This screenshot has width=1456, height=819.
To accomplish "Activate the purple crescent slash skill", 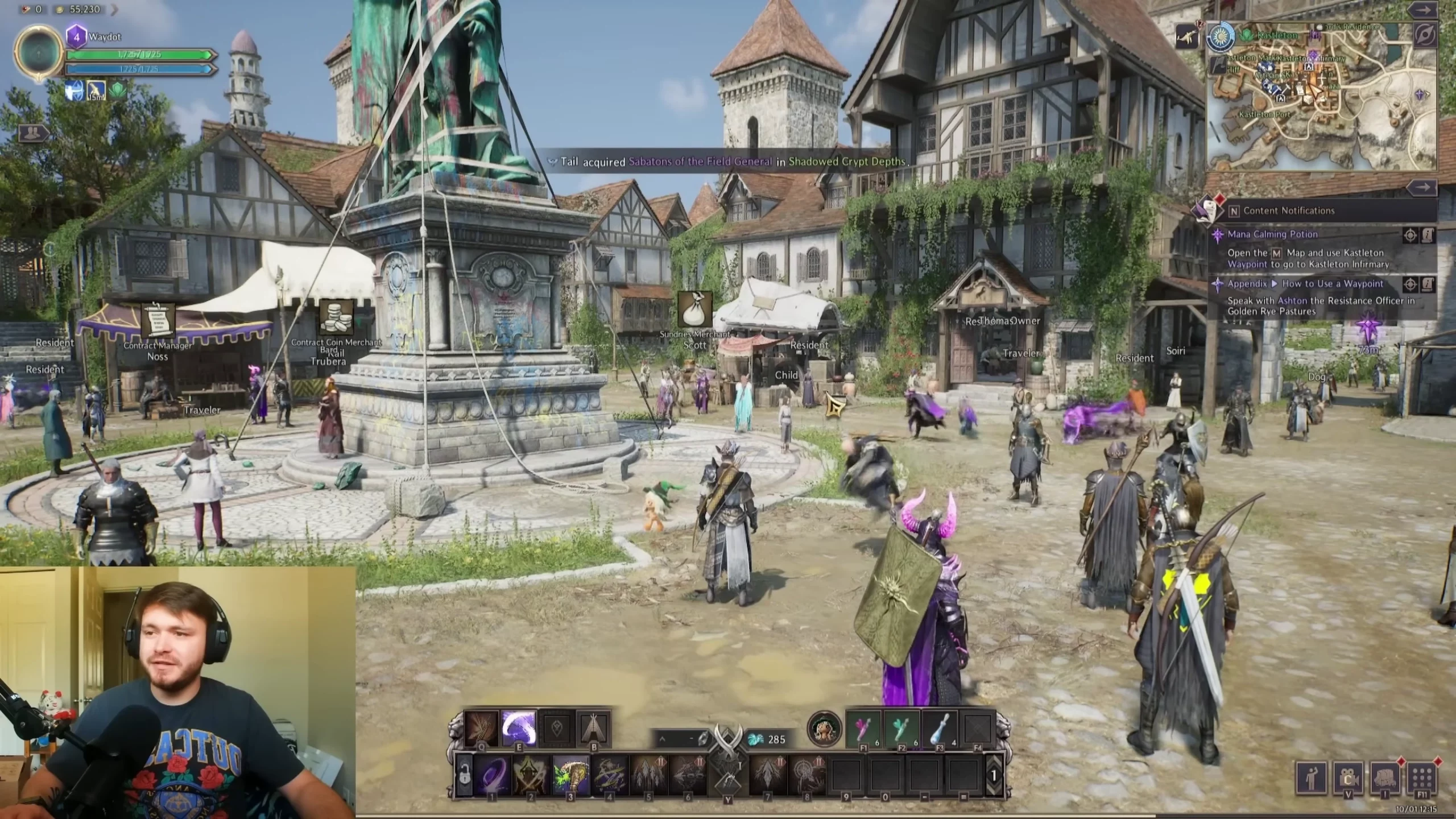I will [x=519, y=728].
